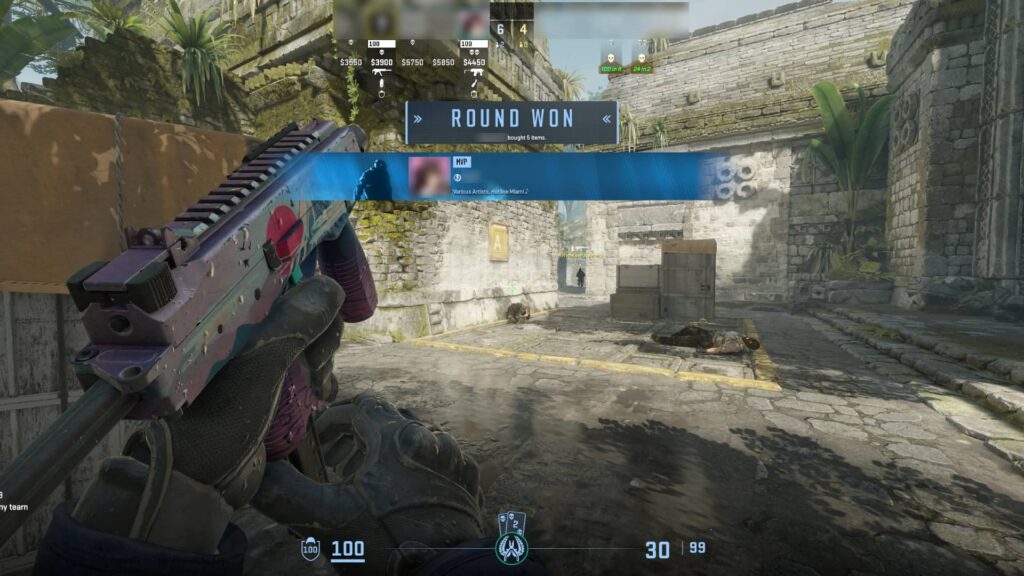This screenshot has width=1024, height=576.
Task: Open the skull marked 100 in 8
Action: [x=610, y=58]
